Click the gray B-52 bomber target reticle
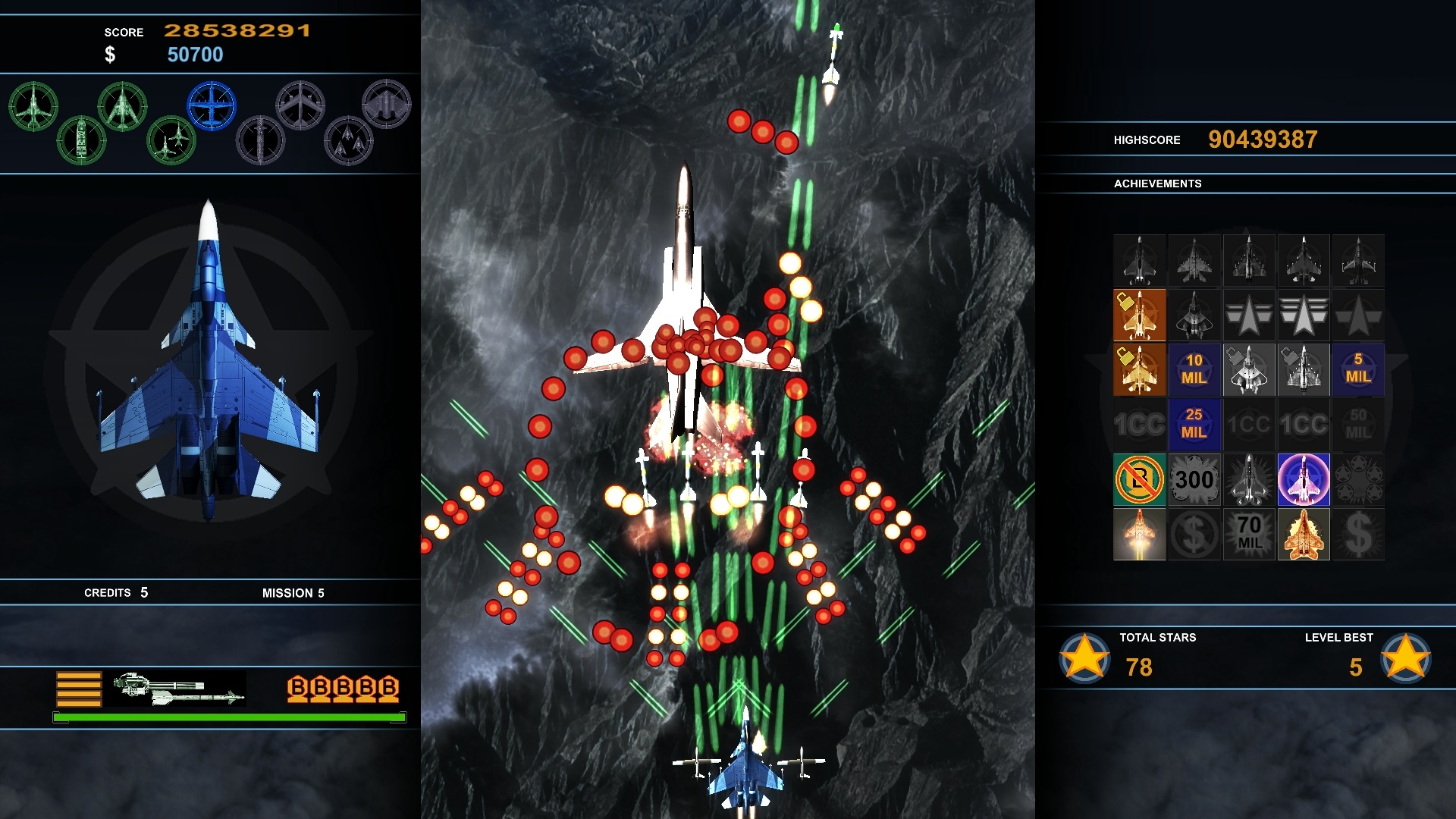The width and height of the screenshot is (1456, 819). pyautogui.click(x=302, y=106)
